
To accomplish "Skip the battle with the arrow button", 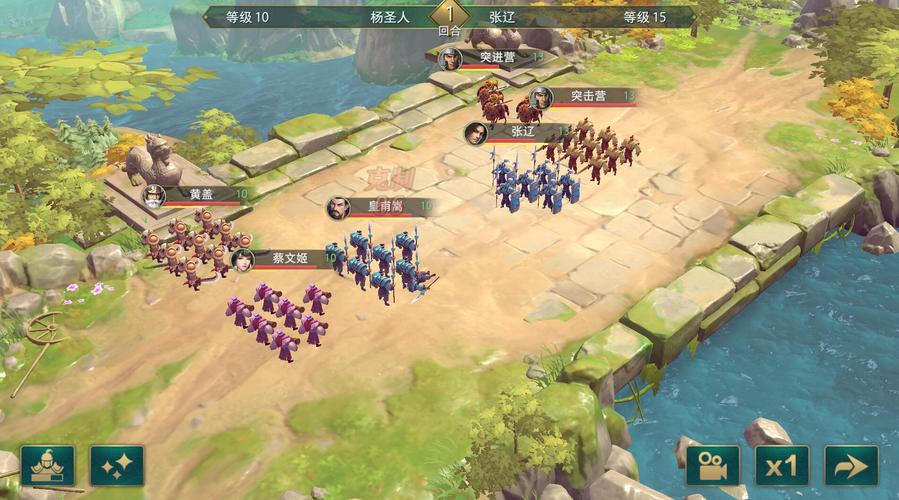I will coord(851,466).
